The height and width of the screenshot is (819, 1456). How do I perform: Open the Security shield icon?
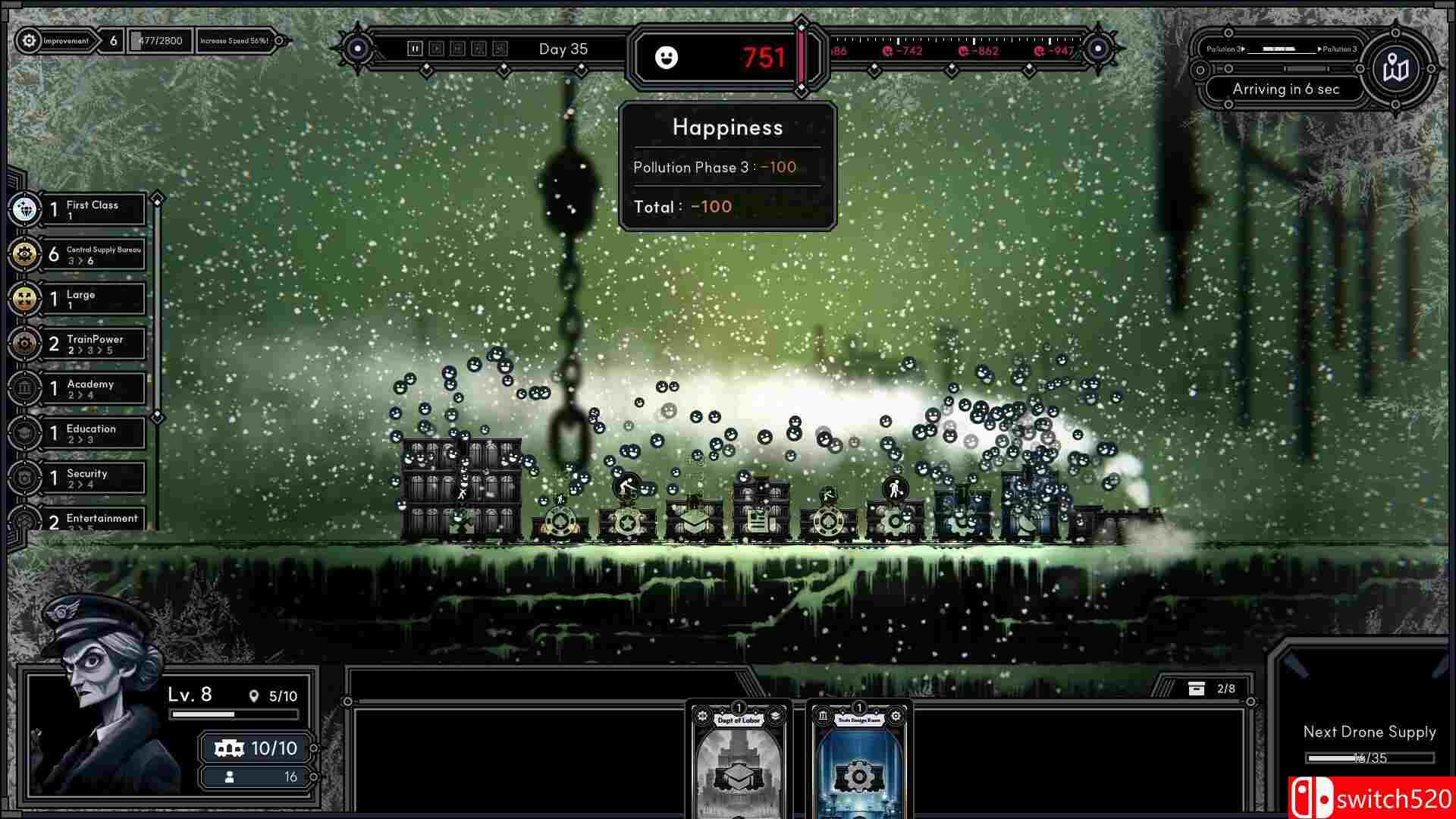click(25, 478)
